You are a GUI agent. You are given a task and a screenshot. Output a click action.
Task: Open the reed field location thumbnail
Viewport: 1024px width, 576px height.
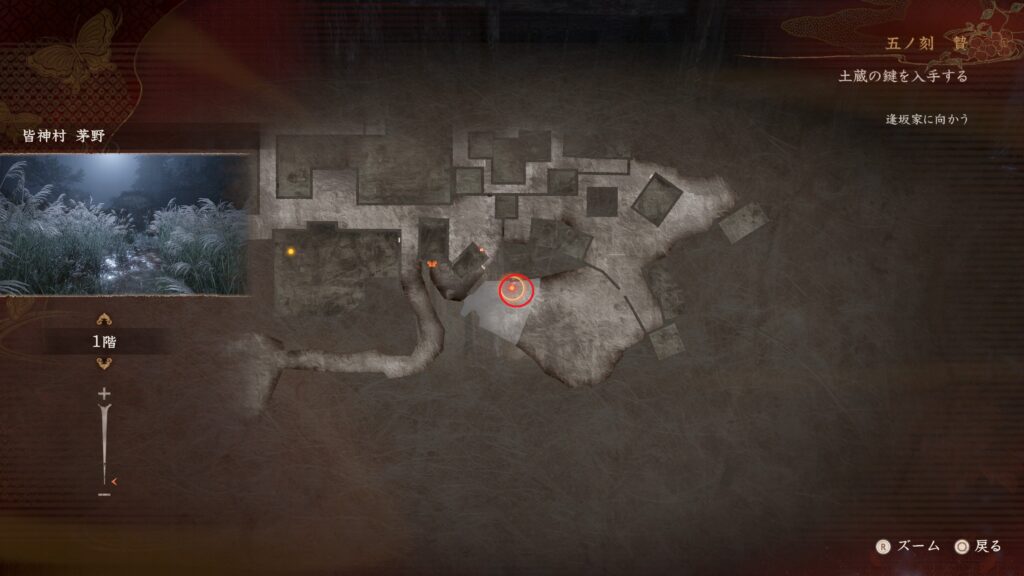tap(124, 224)
